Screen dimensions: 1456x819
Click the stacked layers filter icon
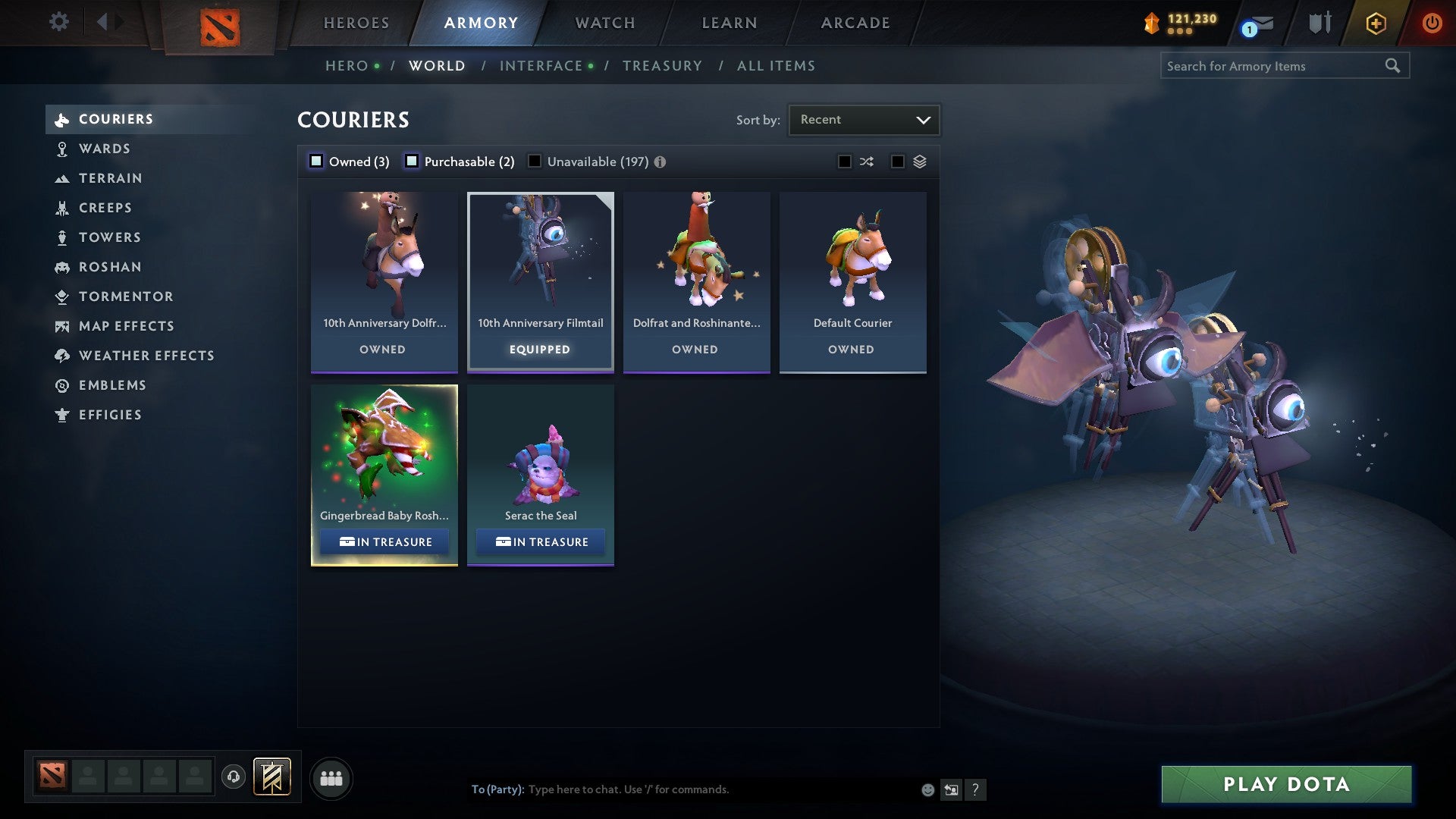click(x=918, y=161)
